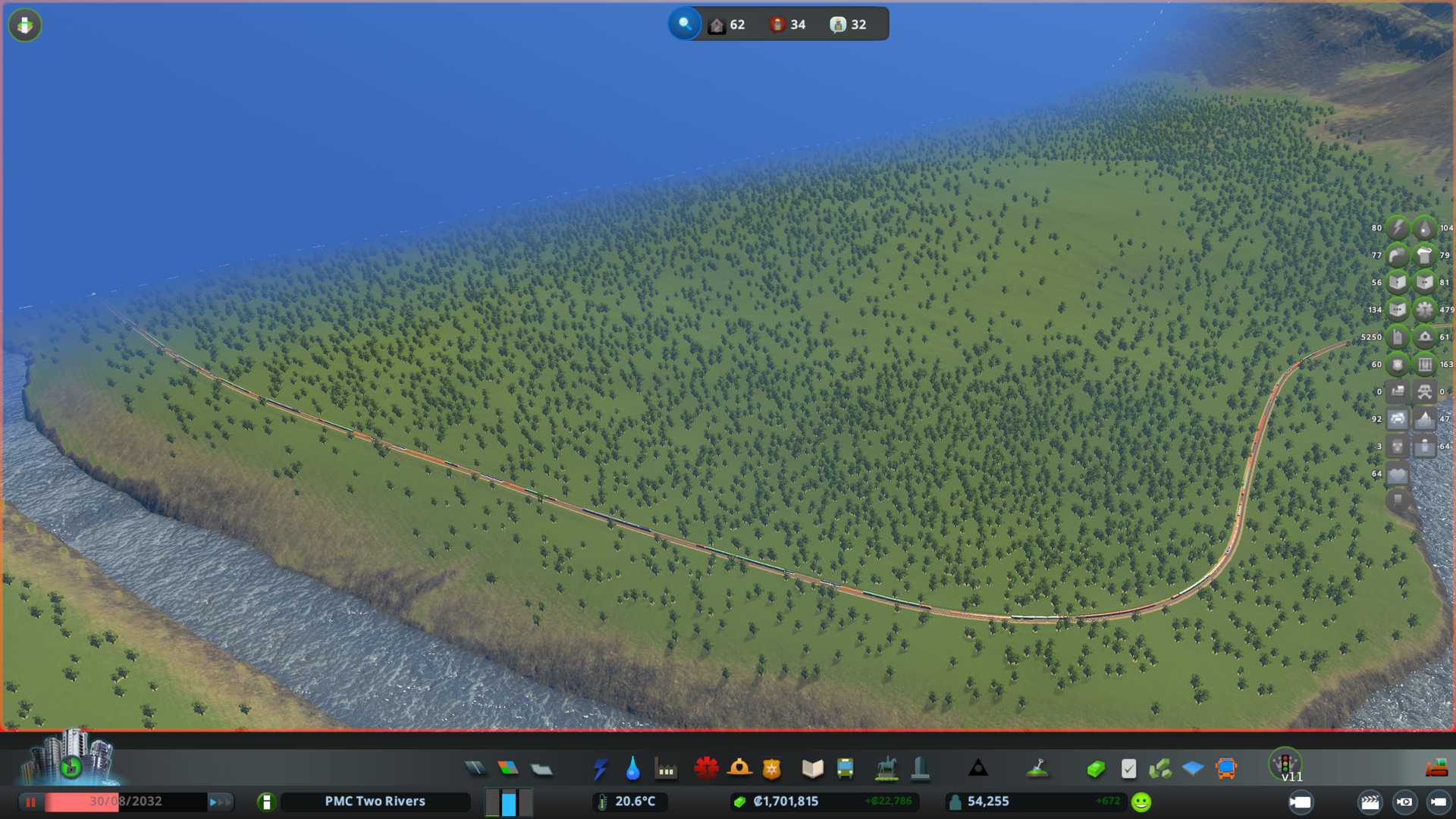Image resolution: width=1456 pixels, height=819 pixels.
Task: Open the PMC Two Rivers city info
Action: [375, 802]
